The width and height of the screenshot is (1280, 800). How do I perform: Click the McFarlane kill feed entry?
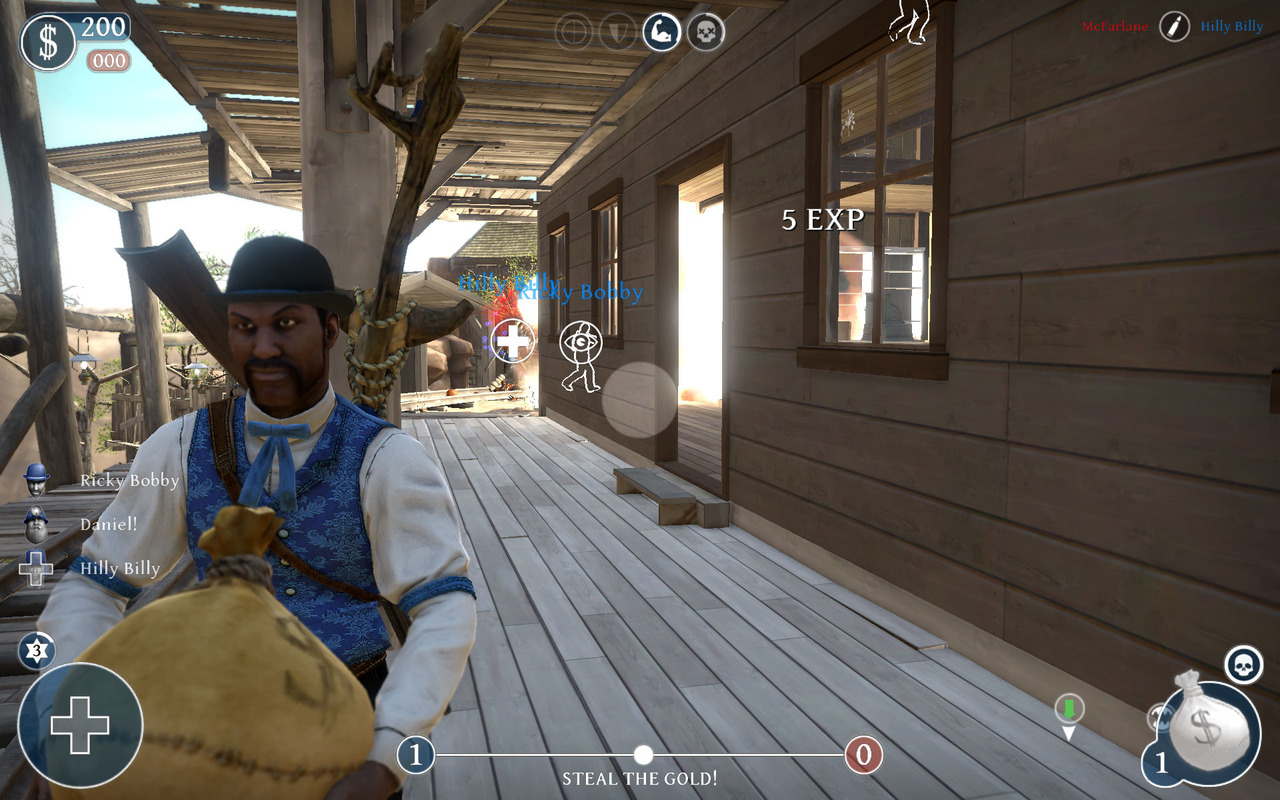[1114, 27]
